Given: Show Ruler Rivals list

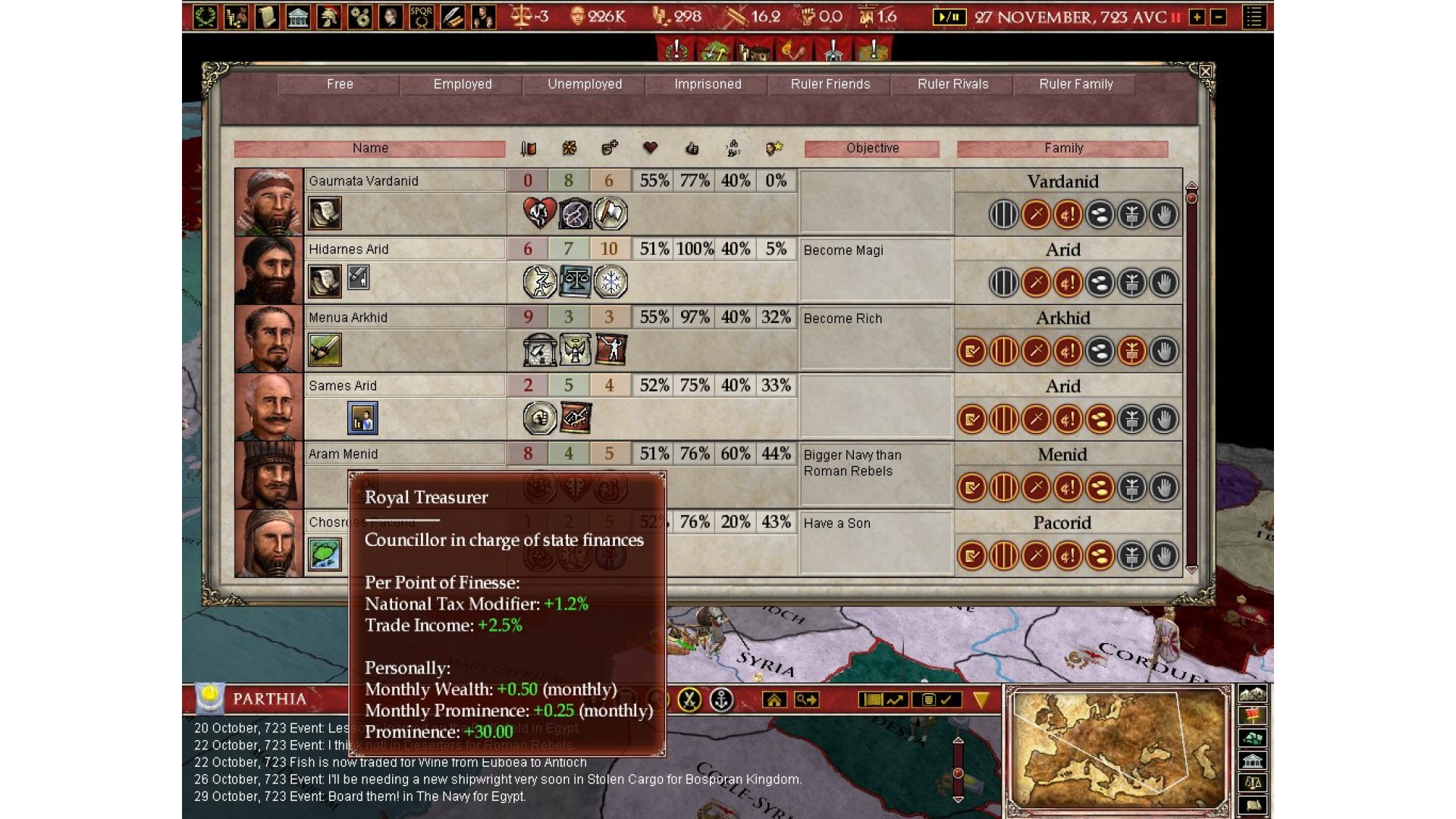Looking at the screenshot, I should pos(953,84).
